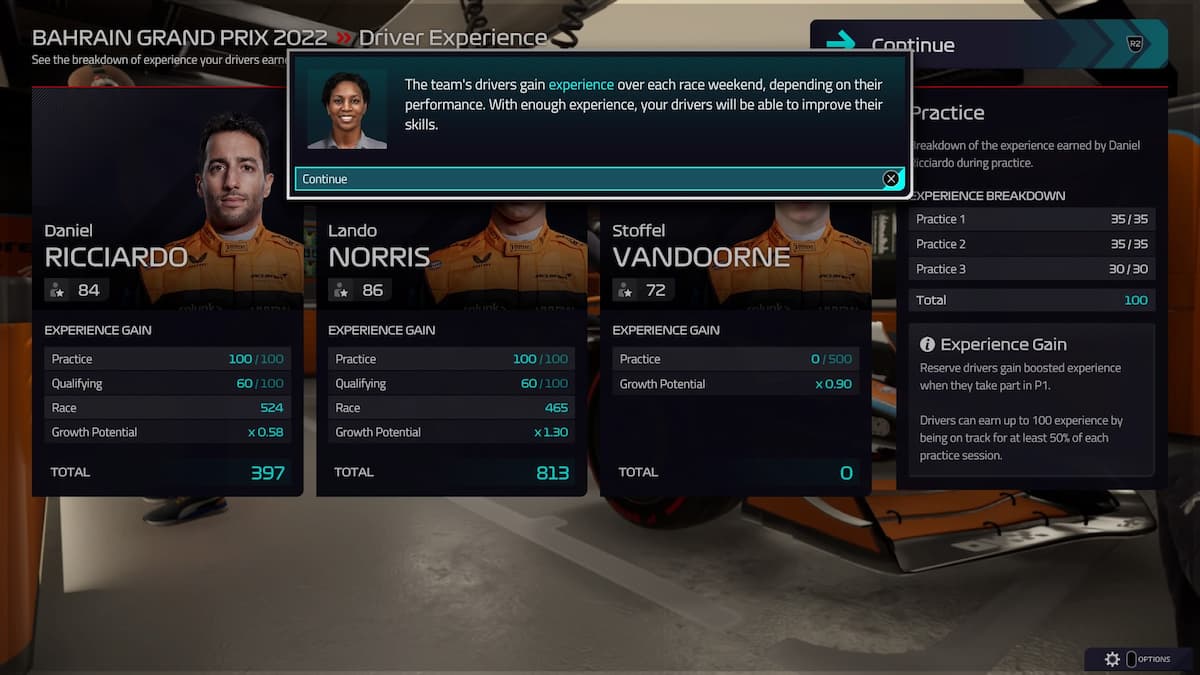Select Vandoorne's Growth Potential row
This screenshot has height=675, width=1200.
(x=735, y=384)
